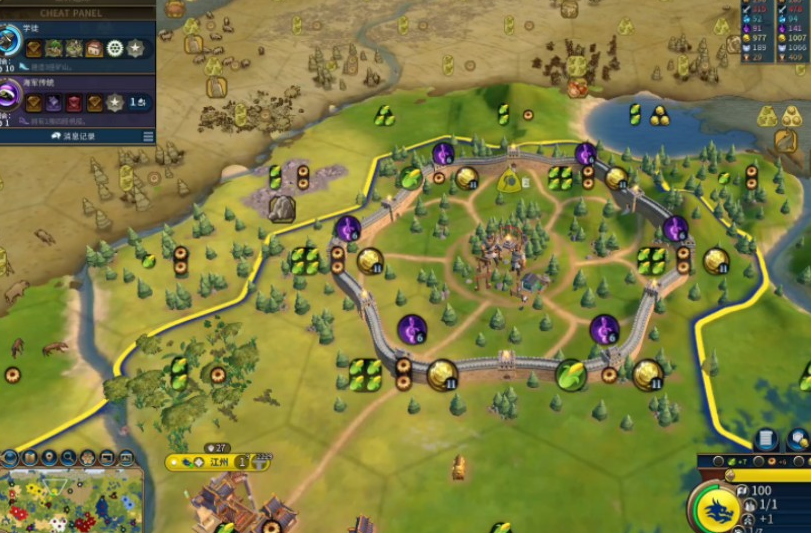Click the message log header bar

pos(70,136)
